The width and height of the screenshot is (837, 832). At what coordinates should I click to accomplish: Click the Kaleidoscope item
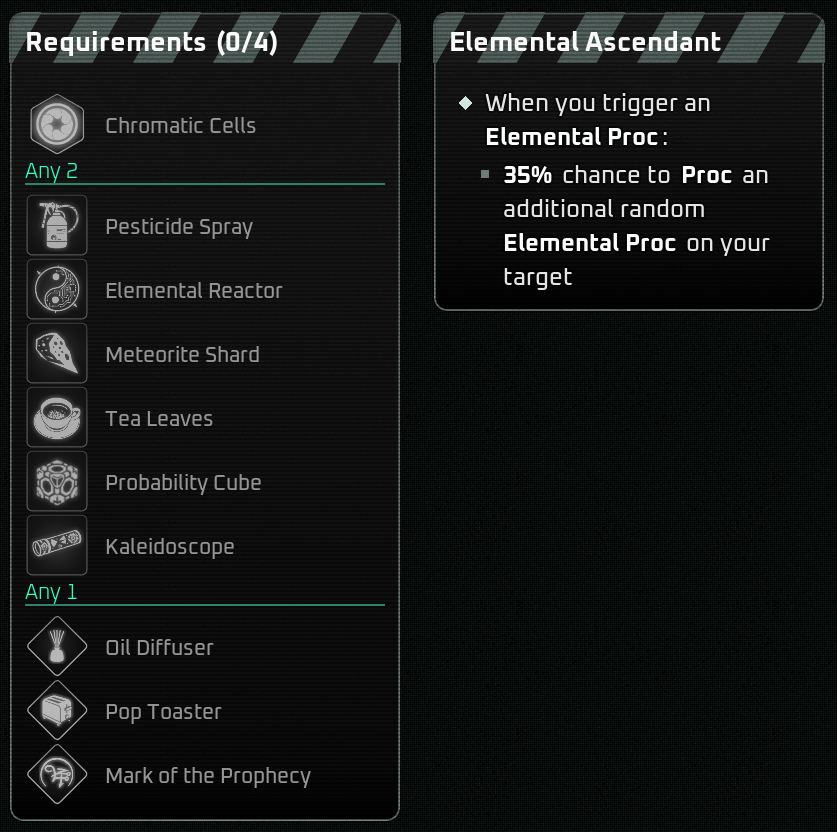(170, 547)
